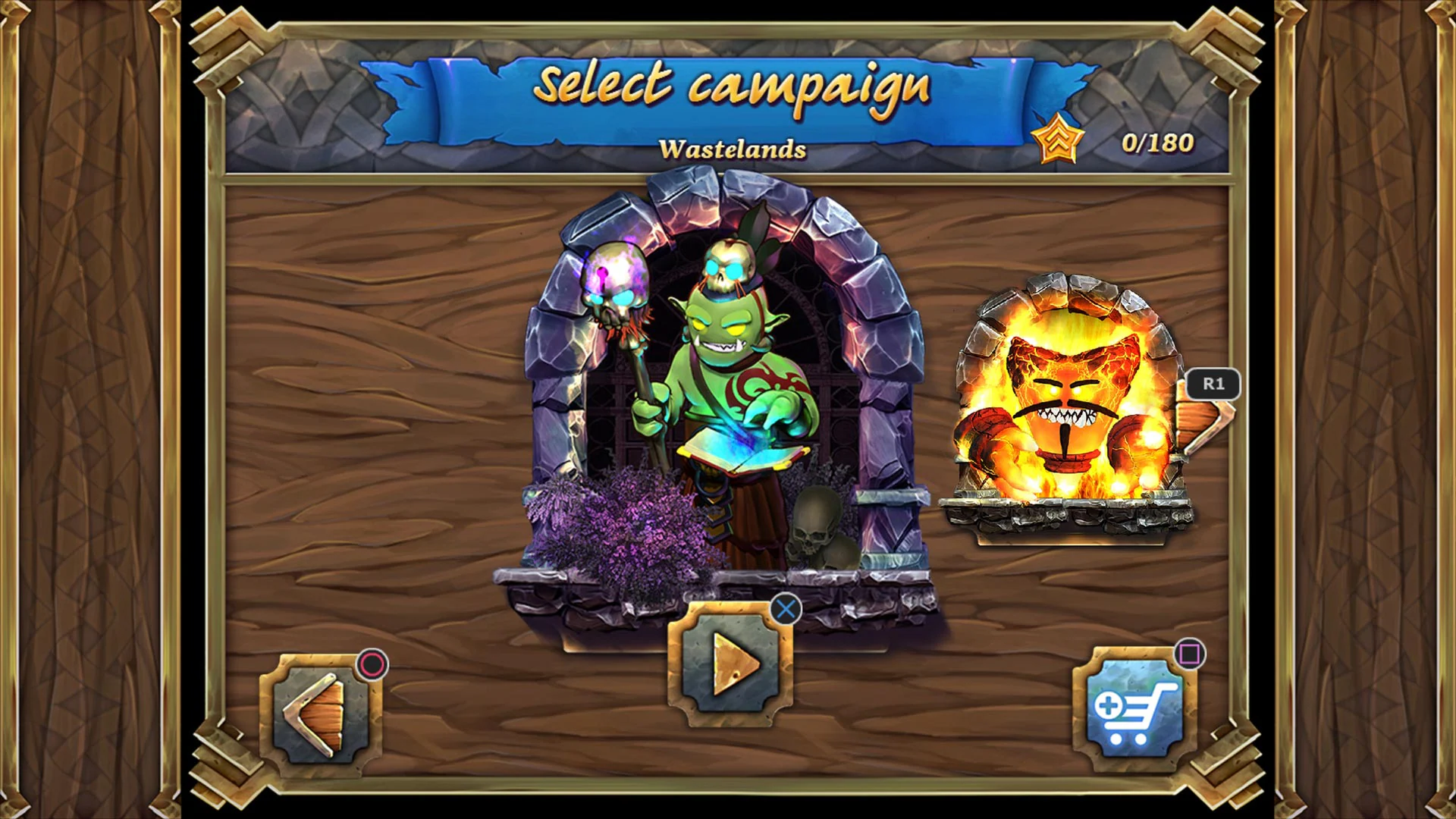Select the Wastelands campaign label
Viewport: 1456px width, 819px height.
click(733, 149)
